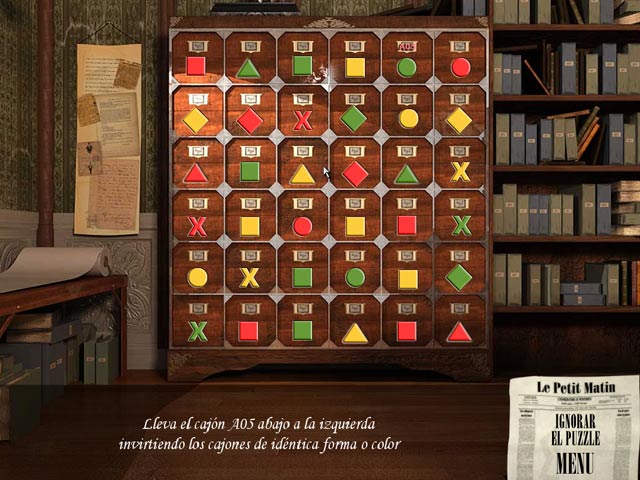The width and height of the screenshot is (640, 480).
Task: Choose Ignorar el Puzzle on the newspaper
Action: (x=574, y=430)
